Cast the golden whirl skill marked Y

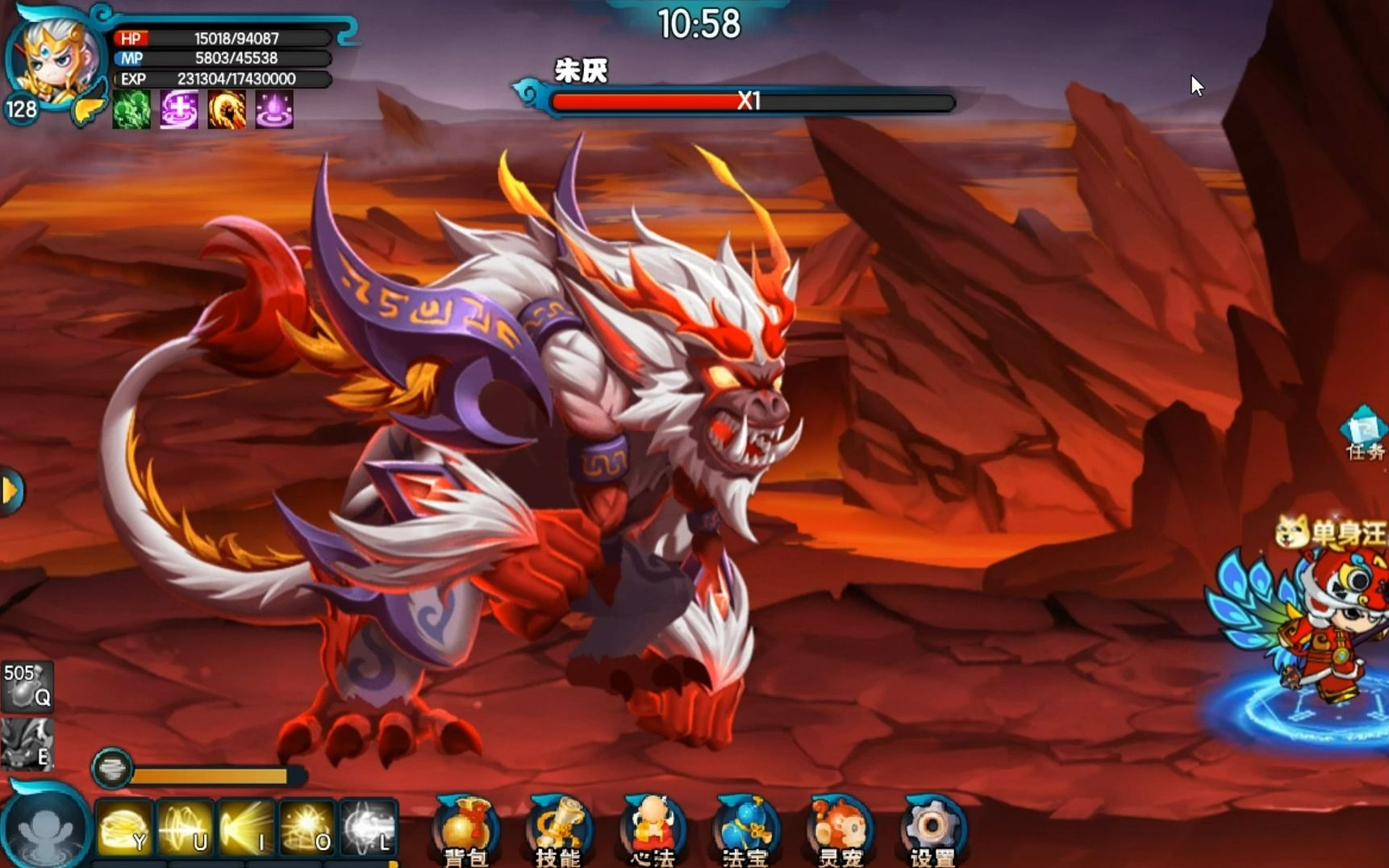click(x=123, y=828)
